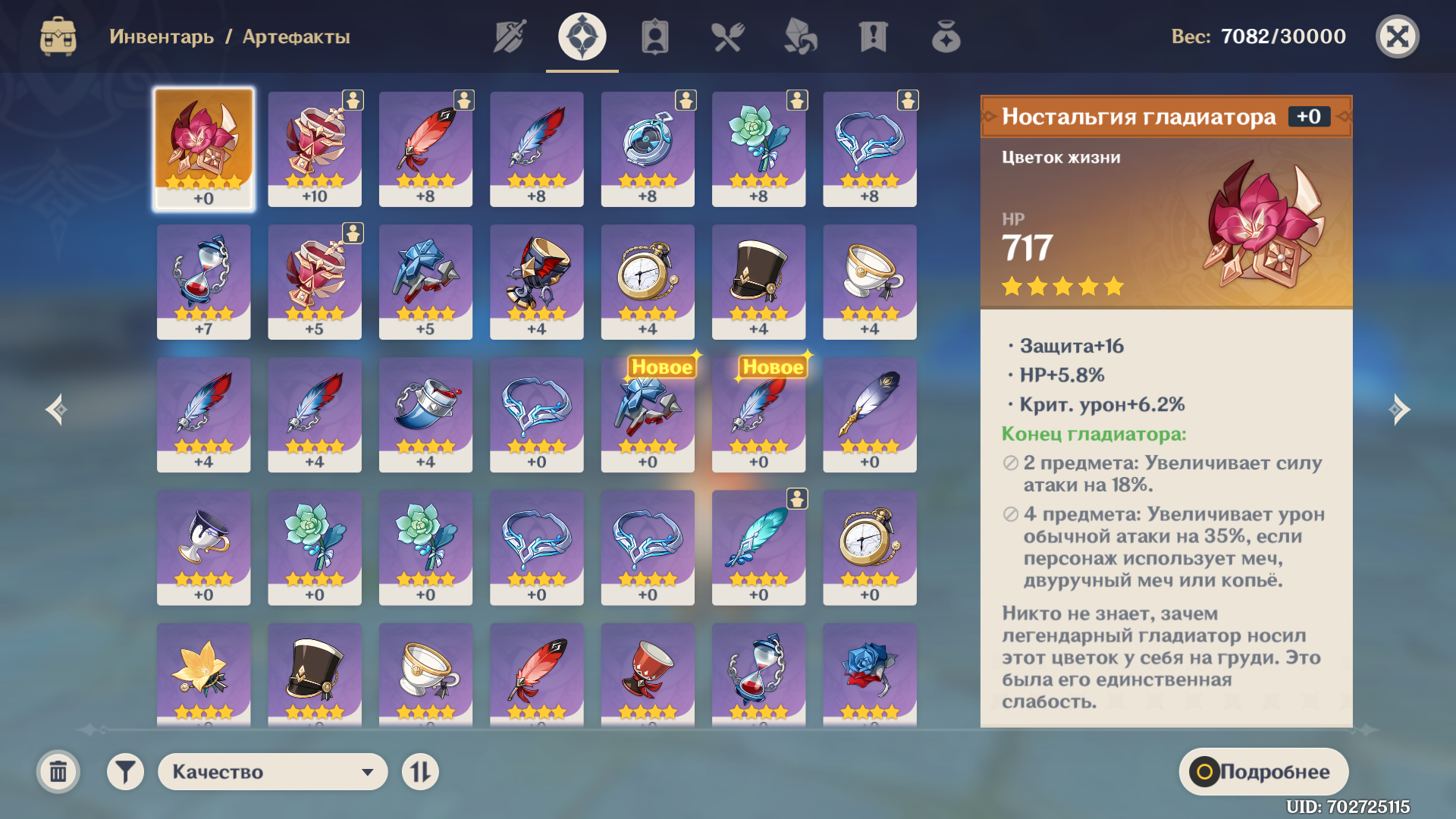Open the character development items tab
The height and width of the screenshot is (819, 1456).
point(655,36)
